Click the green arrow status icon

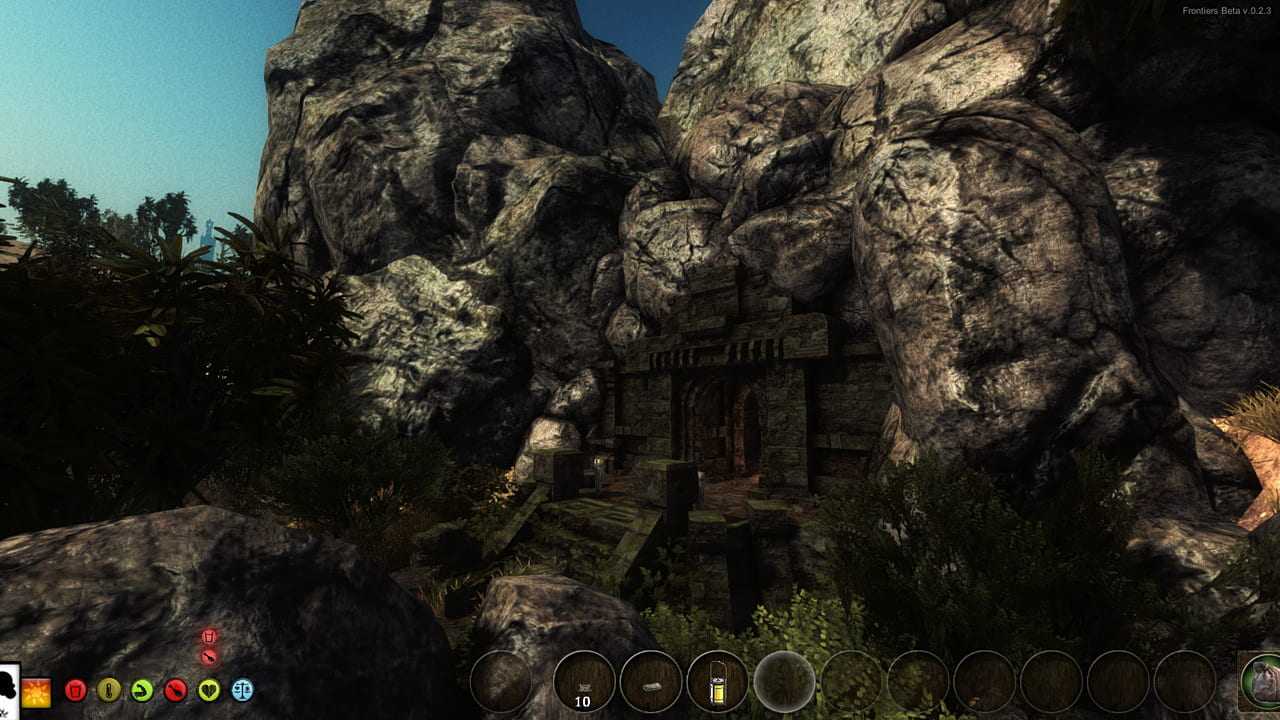pyautogui.click(x=142, y=690)
